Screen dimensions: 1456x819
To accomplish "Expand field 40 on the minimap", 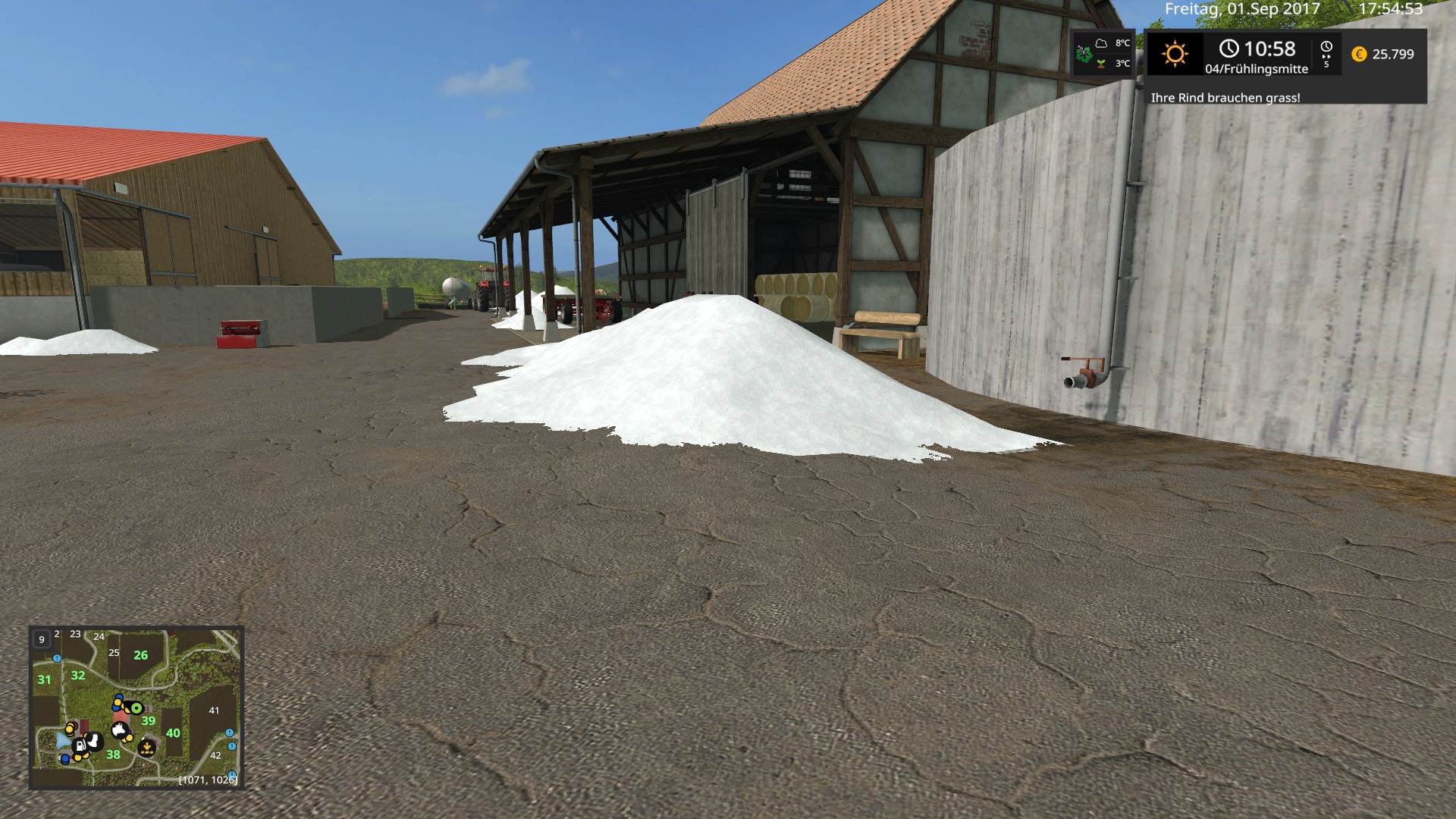I will [x=174, y=733].
